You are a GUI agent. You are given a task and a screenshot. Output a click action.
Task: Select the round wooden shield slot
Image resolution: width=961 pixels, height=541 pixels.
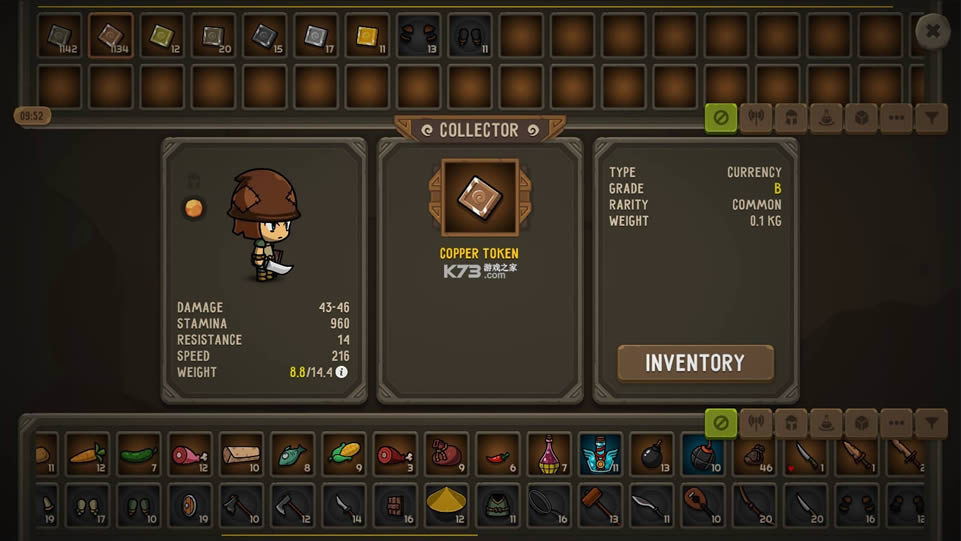pyautogui.click(x=189, y=504)
